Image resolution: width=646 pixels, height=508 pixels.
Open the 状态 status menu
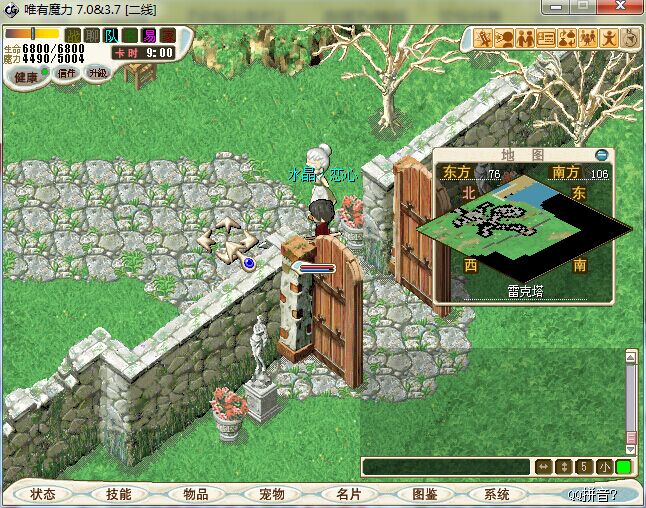[x=44, y=494]
